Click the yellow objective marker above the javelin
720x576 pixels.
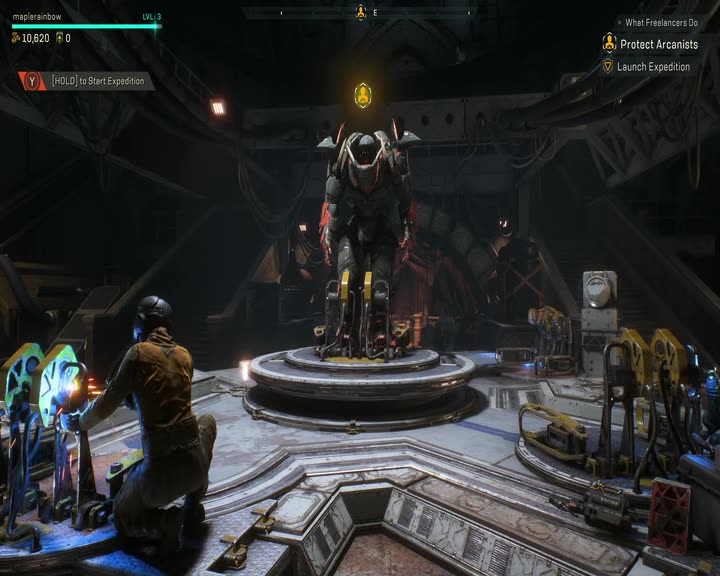[x=362, y=96]
